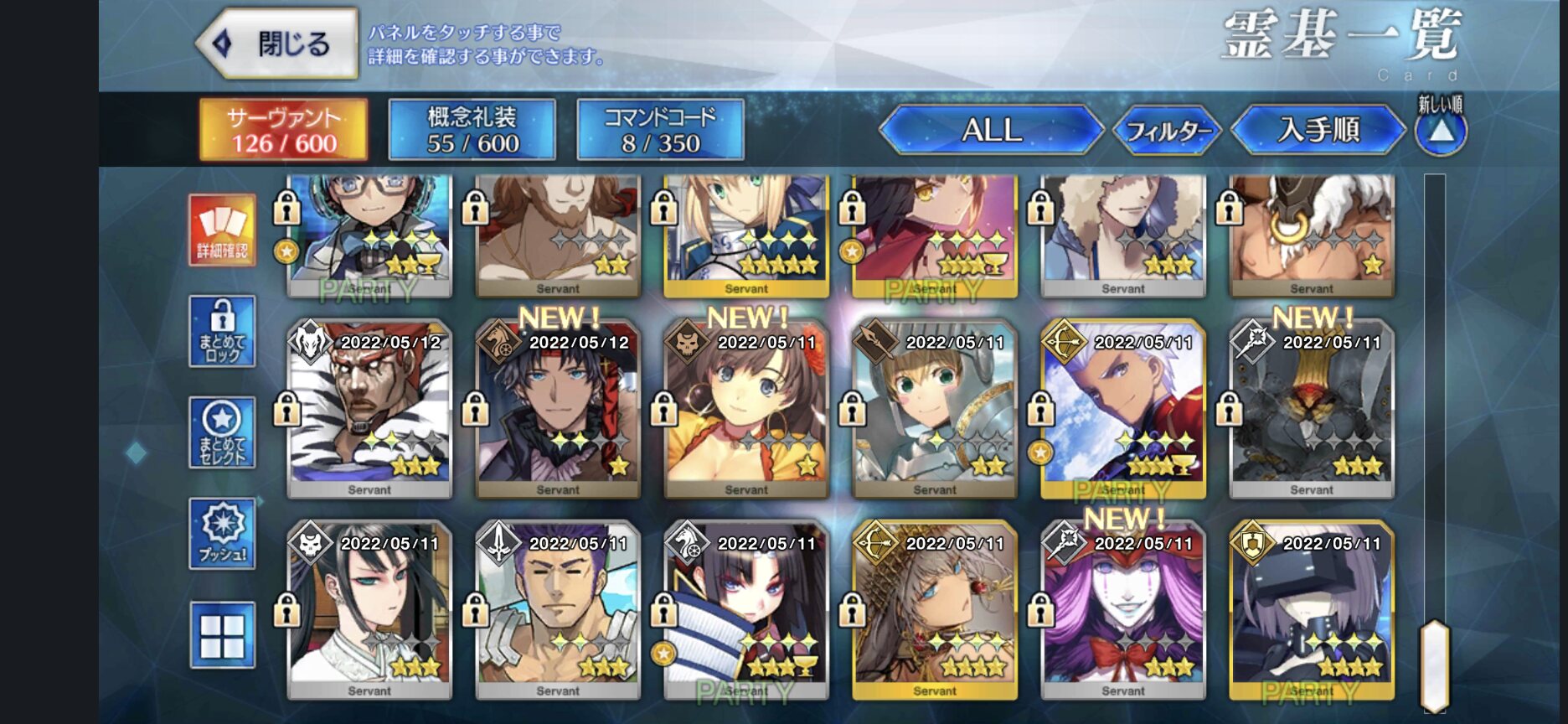Screen dimensions: 1568x724
Task: Grab the scrollbar handle on the right
Action: [1435, 666]
